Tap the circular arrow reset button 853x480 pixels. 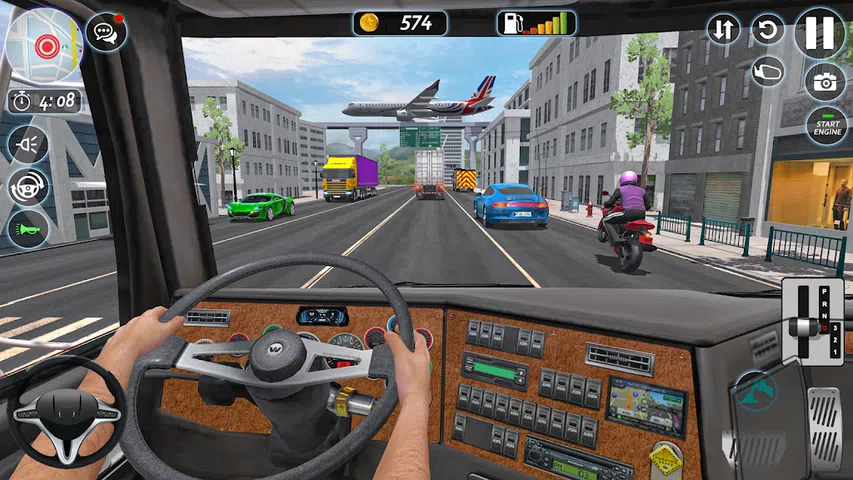tap(768, 29)
